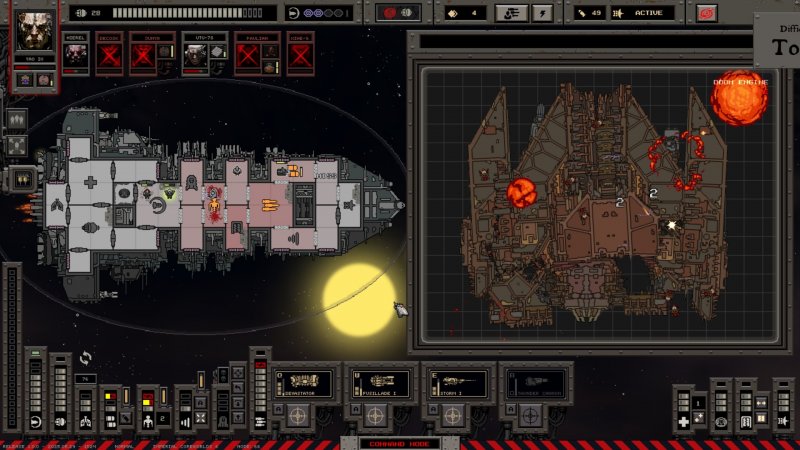Click the teleporter figure system icon
The width and height of the screenshot is (800, 450).
tap(146, 420)
